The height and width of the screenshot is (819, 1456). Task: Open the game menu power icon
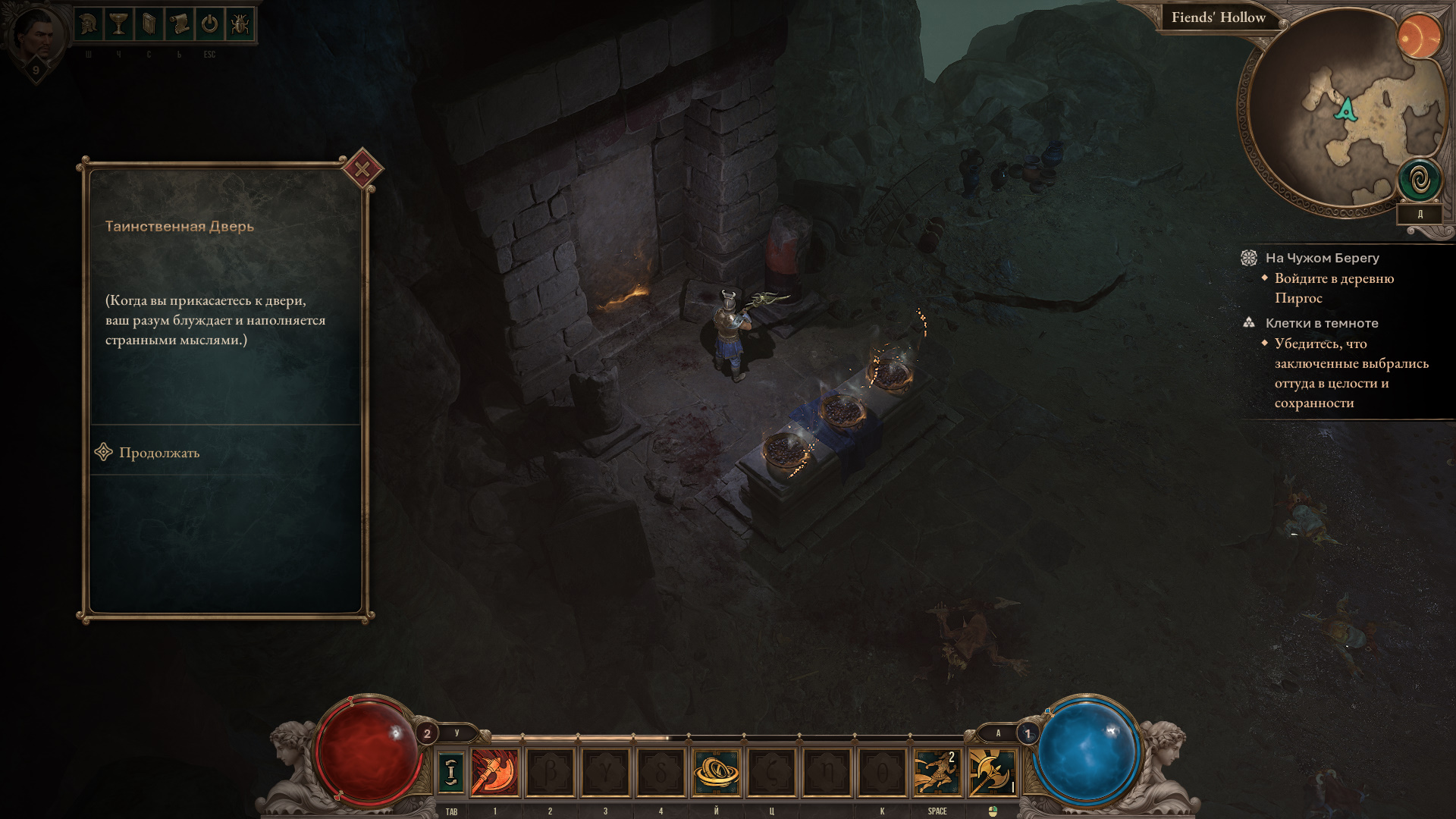click(209, 25)
